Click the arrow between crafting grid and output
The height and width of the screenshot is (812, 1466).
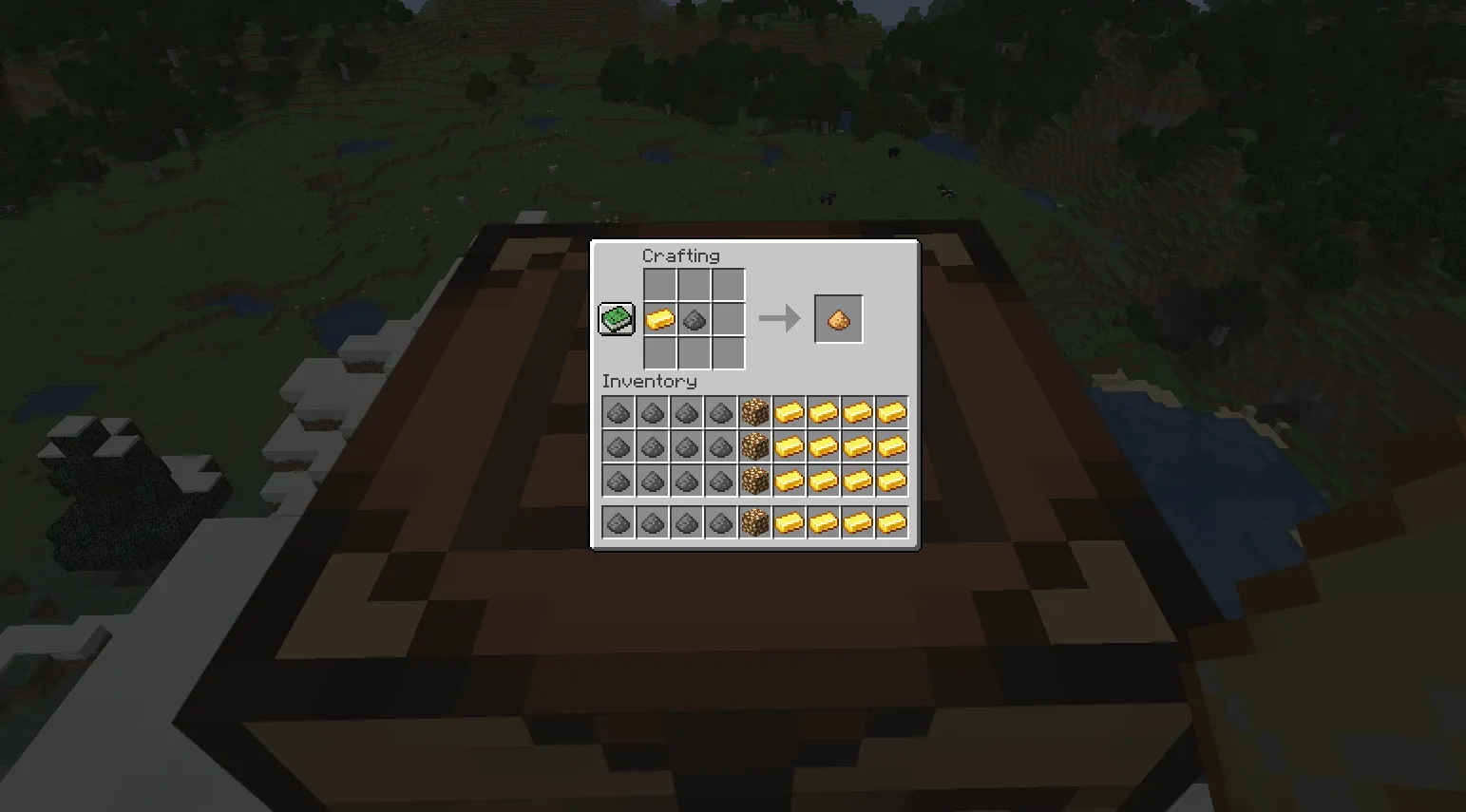pos(779,319)
